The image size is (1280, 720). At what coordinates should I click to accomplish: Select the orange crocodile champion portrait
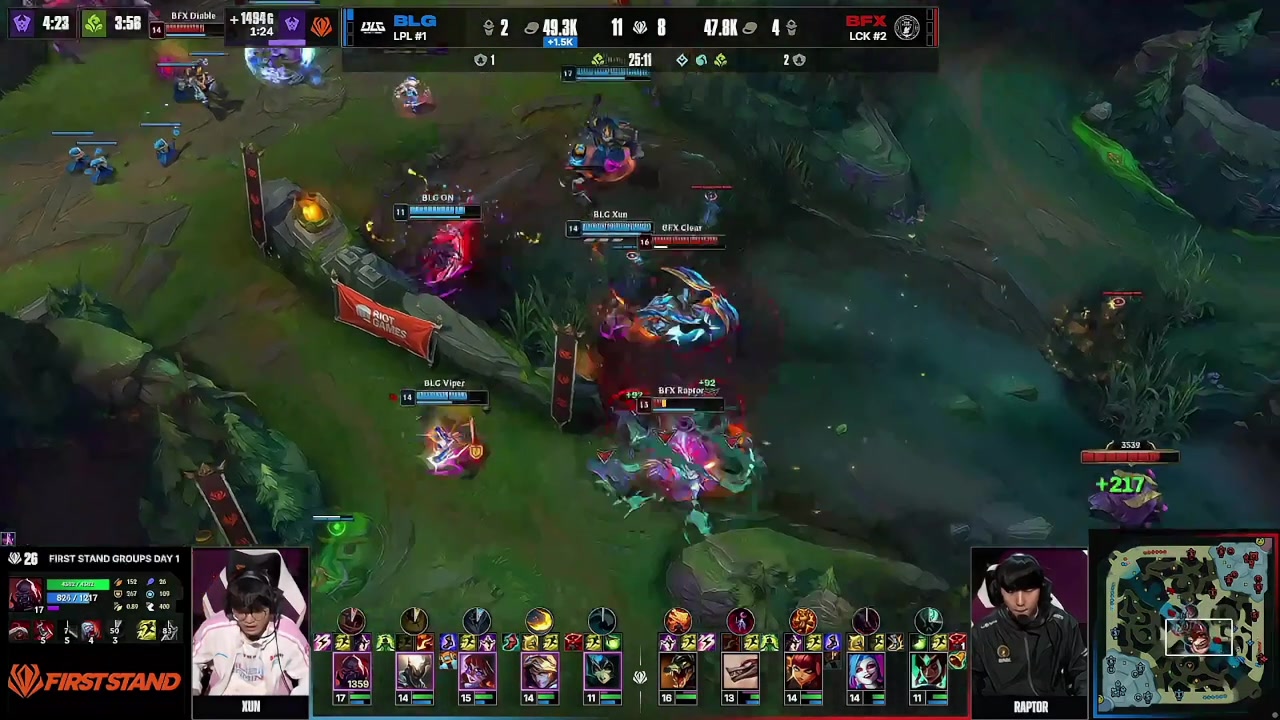point(678,670)
